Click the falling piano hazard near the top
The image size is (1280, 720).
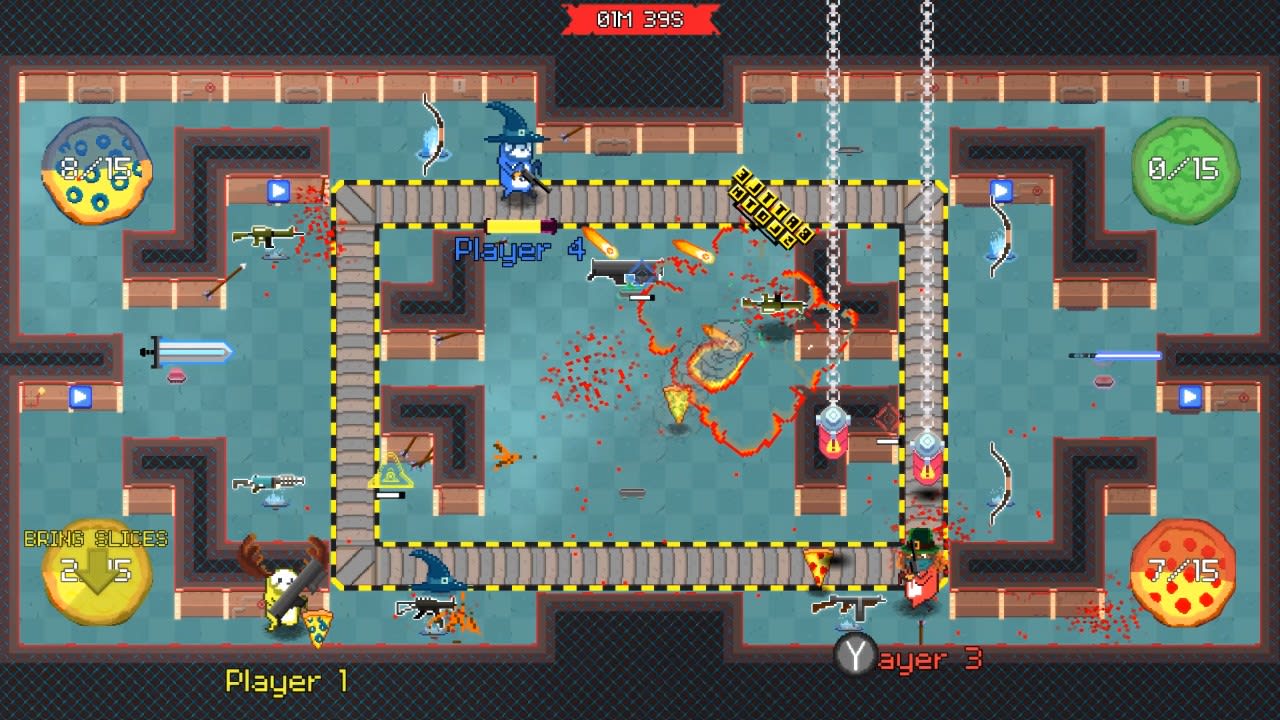(x=775, y=205)
